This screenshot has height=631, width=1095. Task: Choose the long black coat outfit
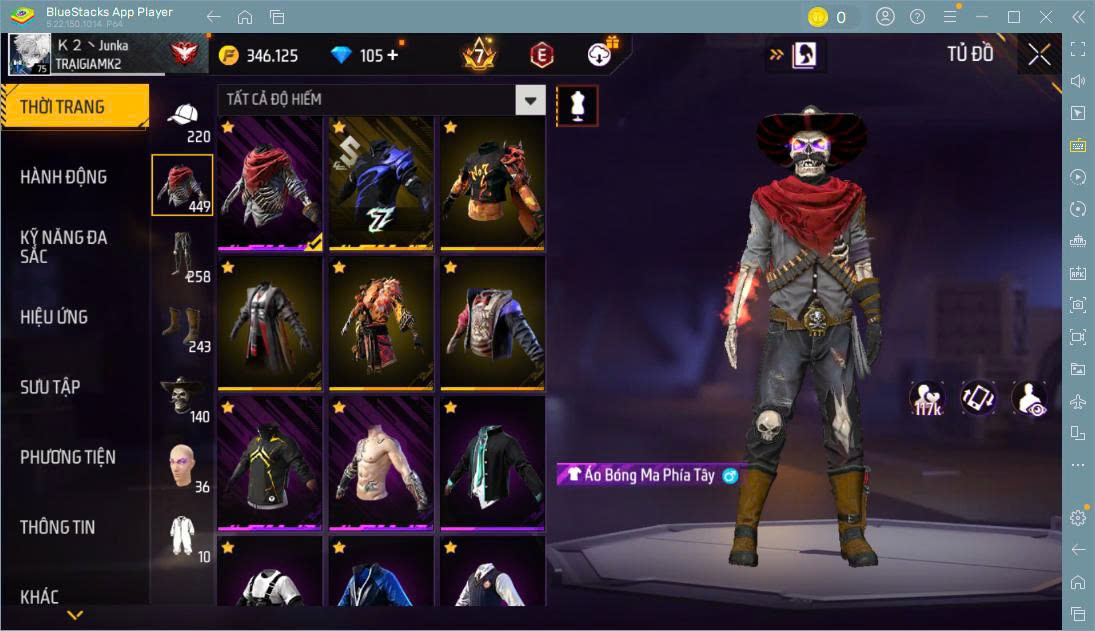[x=269, y=323]
